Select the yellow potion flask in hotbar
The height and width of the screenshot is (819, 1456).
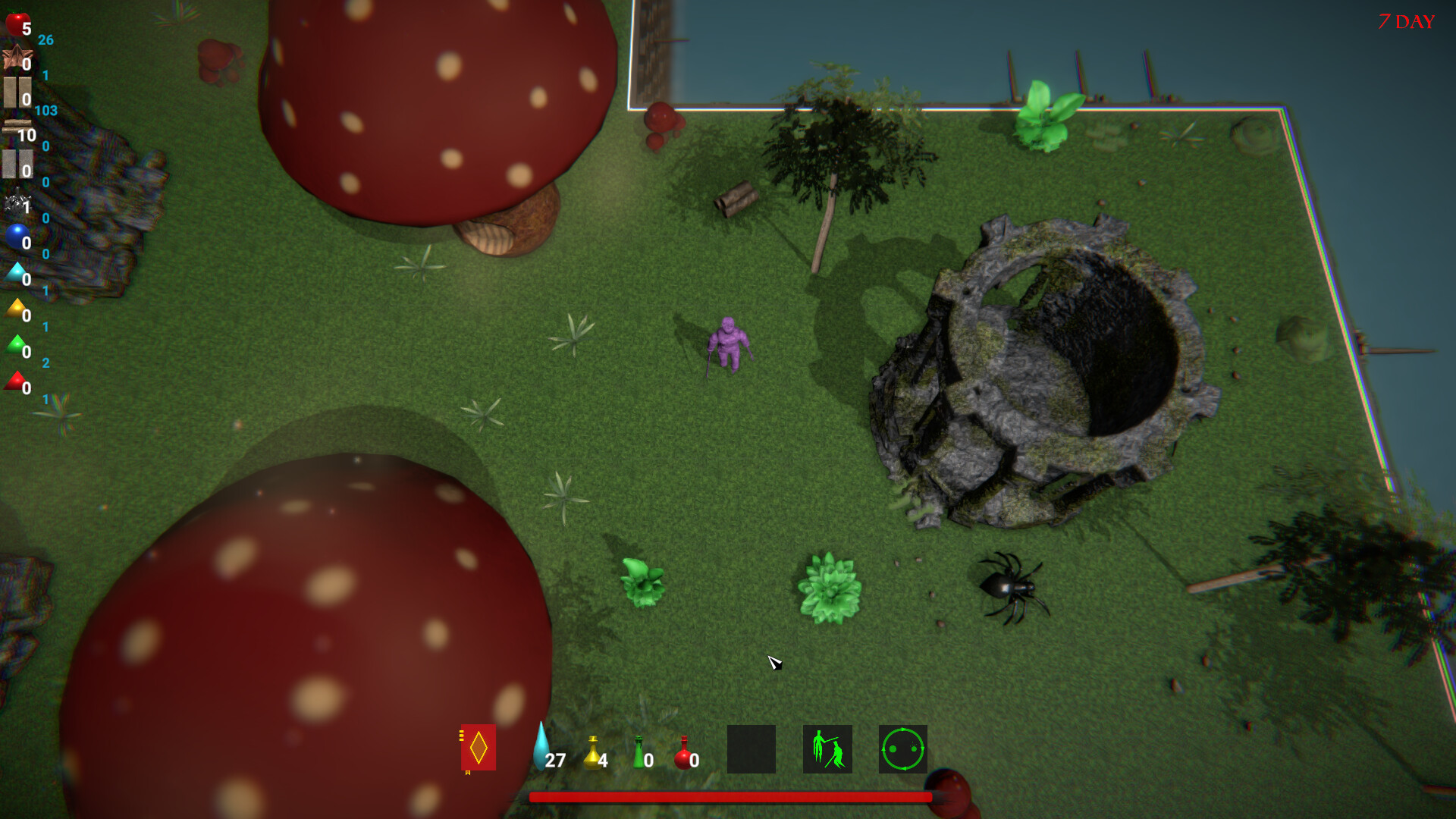tap(591, 753)
